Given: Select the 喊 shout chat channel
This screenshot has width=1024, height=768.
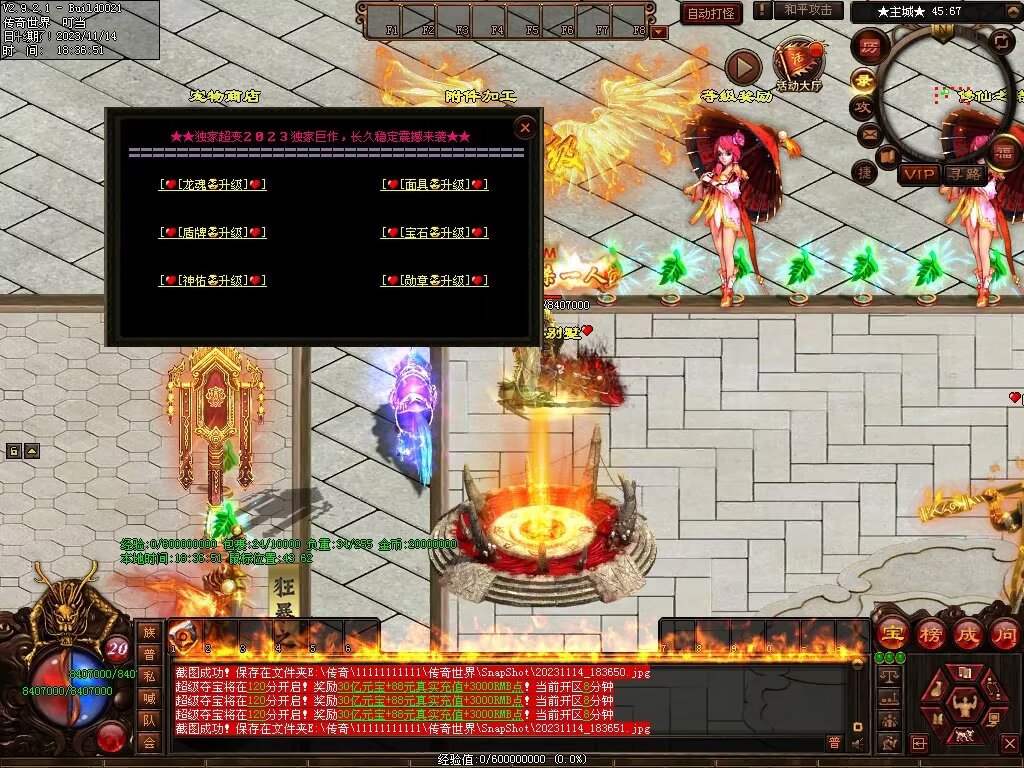Looking at the screenshot, I should (149, 698).
